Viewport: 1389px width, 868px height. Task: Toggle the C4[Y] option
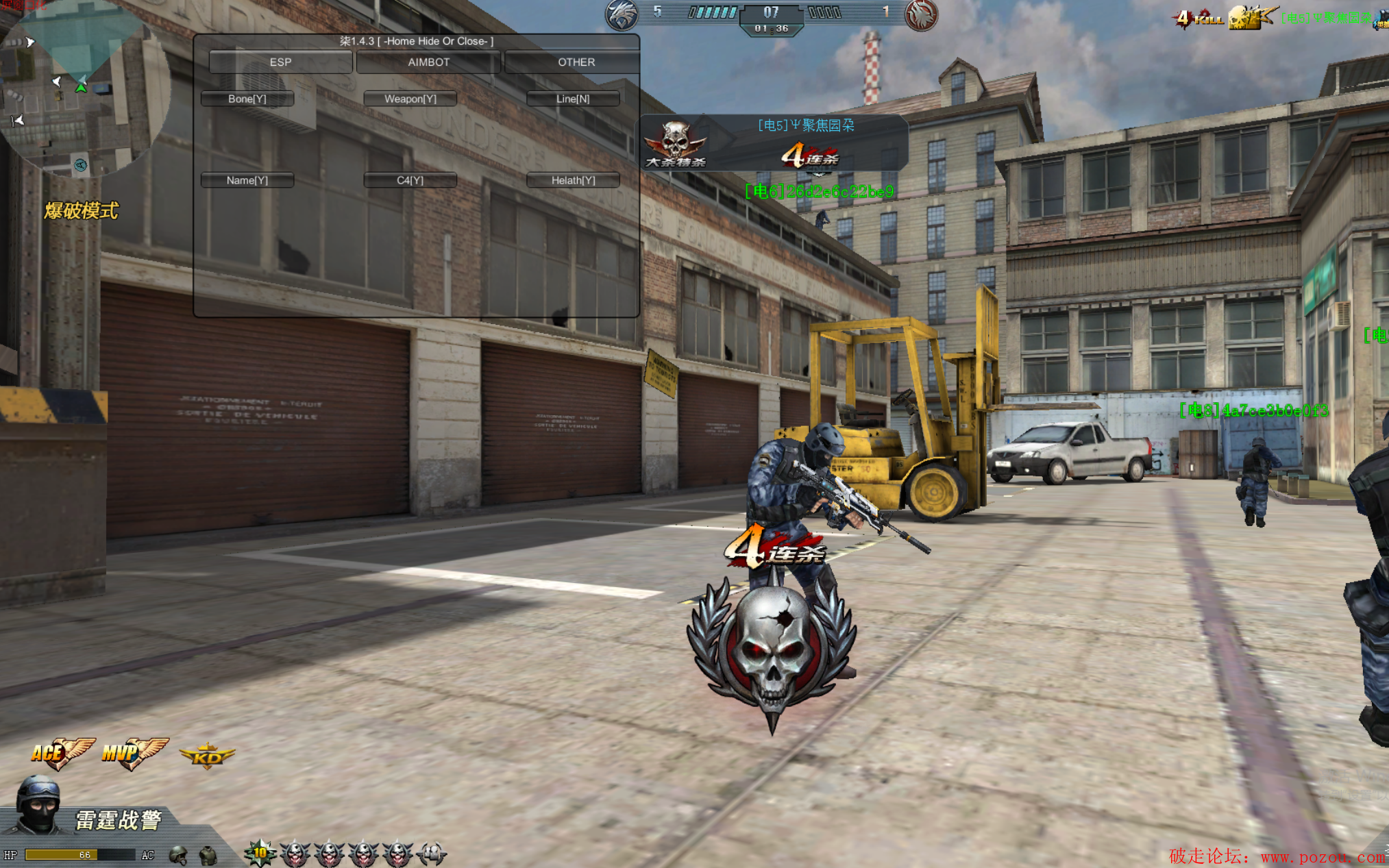pos(410,180)
